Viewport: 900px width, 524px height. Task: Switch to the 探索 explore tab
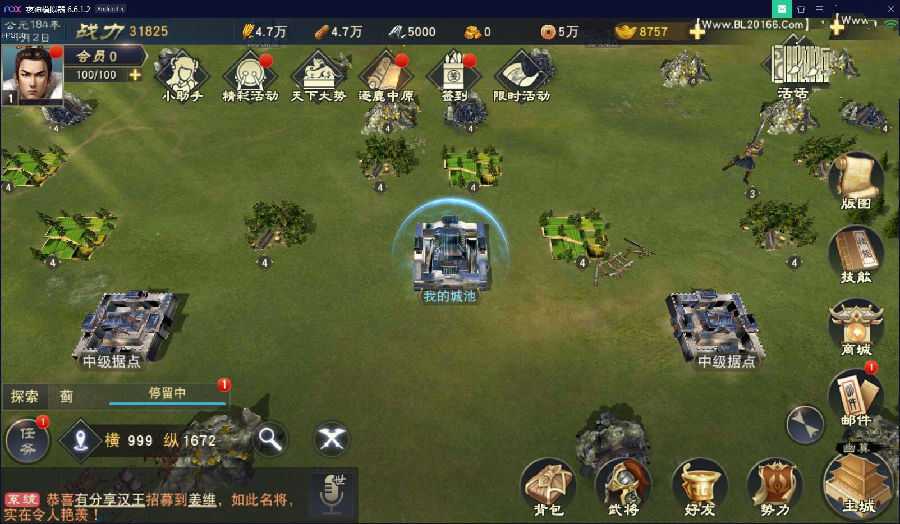coord(25,396)
